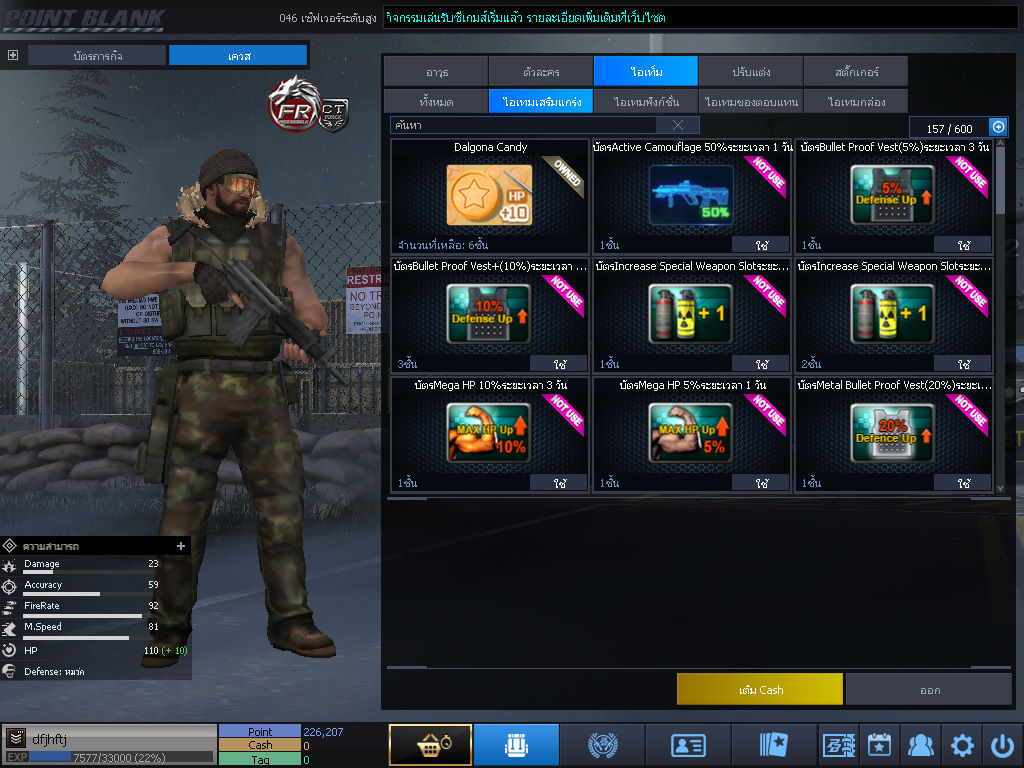Select the red FR wolf team emblem

292,104
